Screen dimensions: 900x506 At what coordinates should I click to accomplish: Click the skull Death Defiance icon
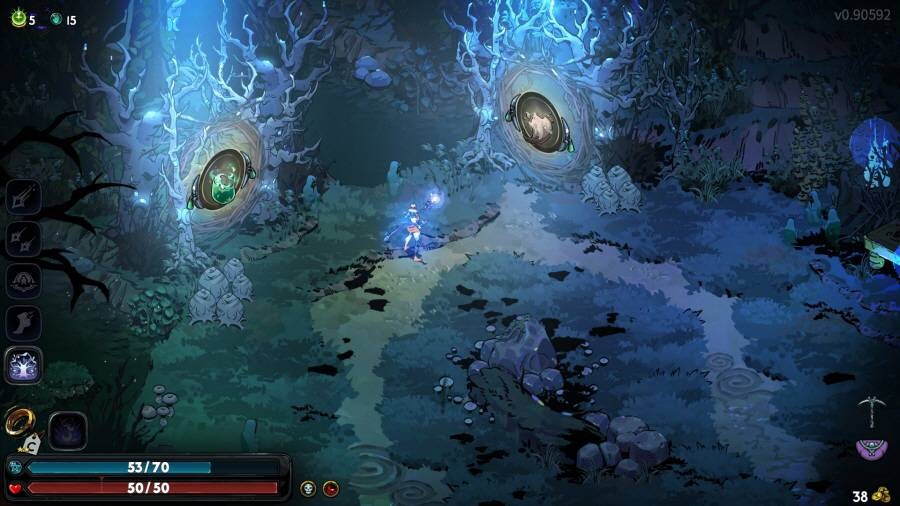[x=308, y=488]
